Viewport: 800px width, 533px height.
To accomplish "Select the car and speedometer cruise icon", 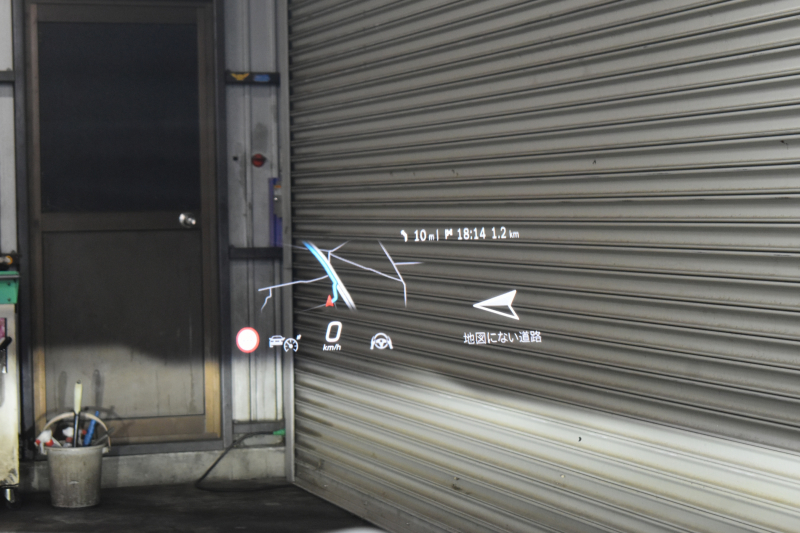I will [285, 343].
